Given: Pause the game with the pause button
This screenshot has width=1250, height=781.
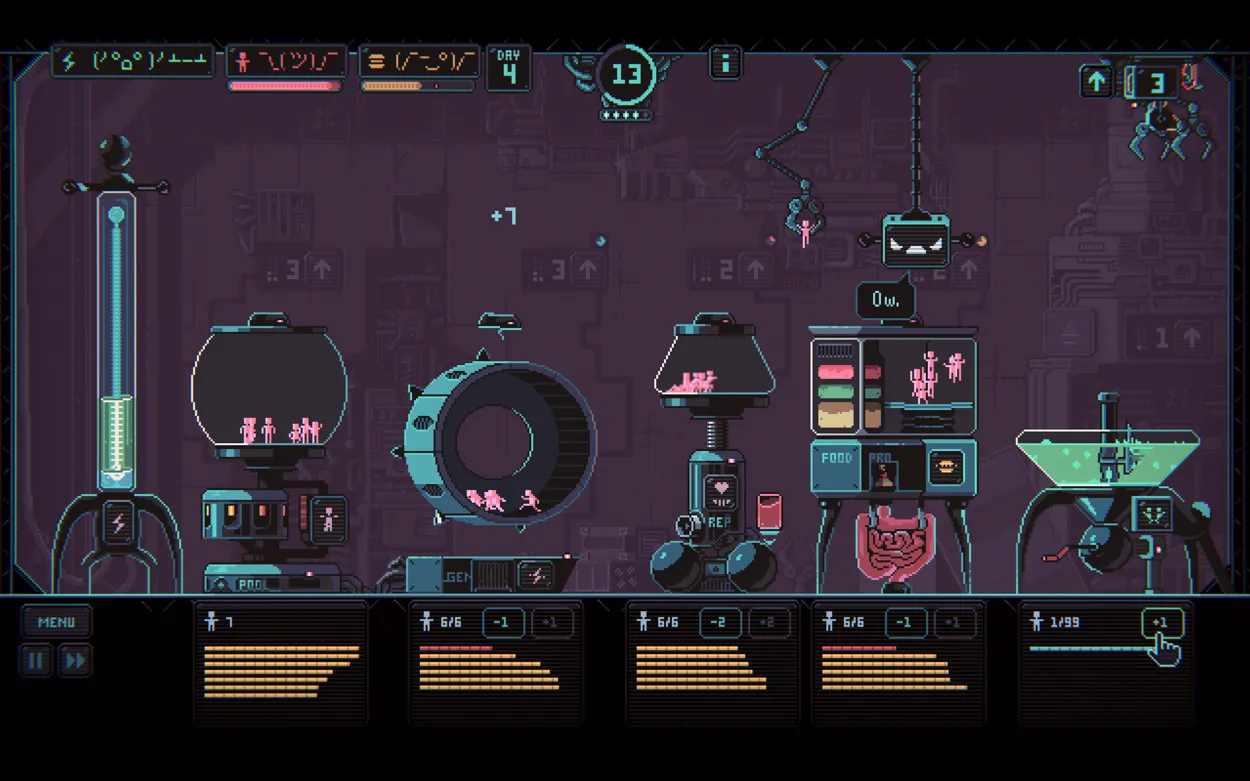Looking at the screenshot, I should [x=35, y=661].
